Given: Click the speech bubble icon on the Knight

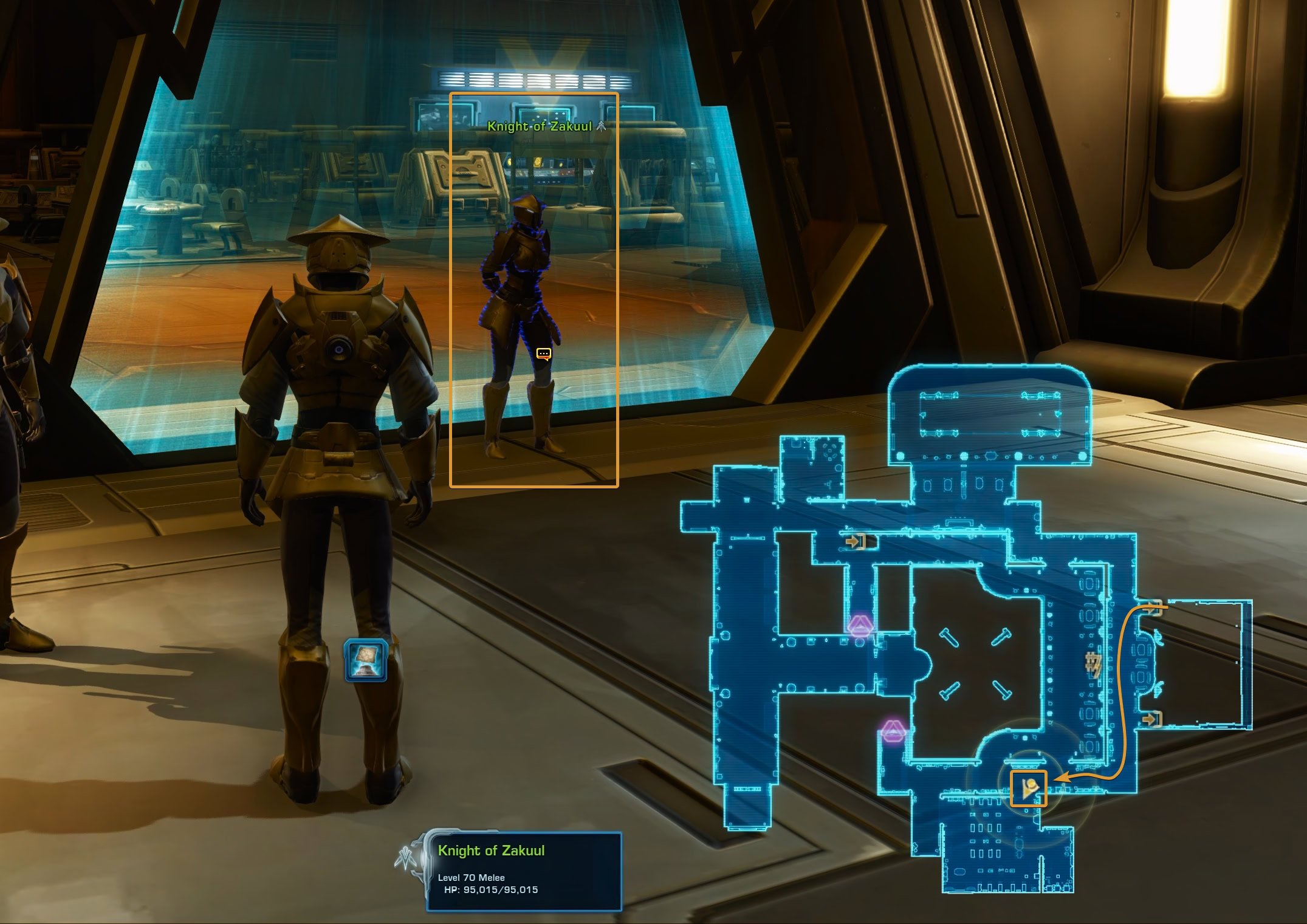Looking at the screenshot, I should pyautogui.click(x=544, y=354).
